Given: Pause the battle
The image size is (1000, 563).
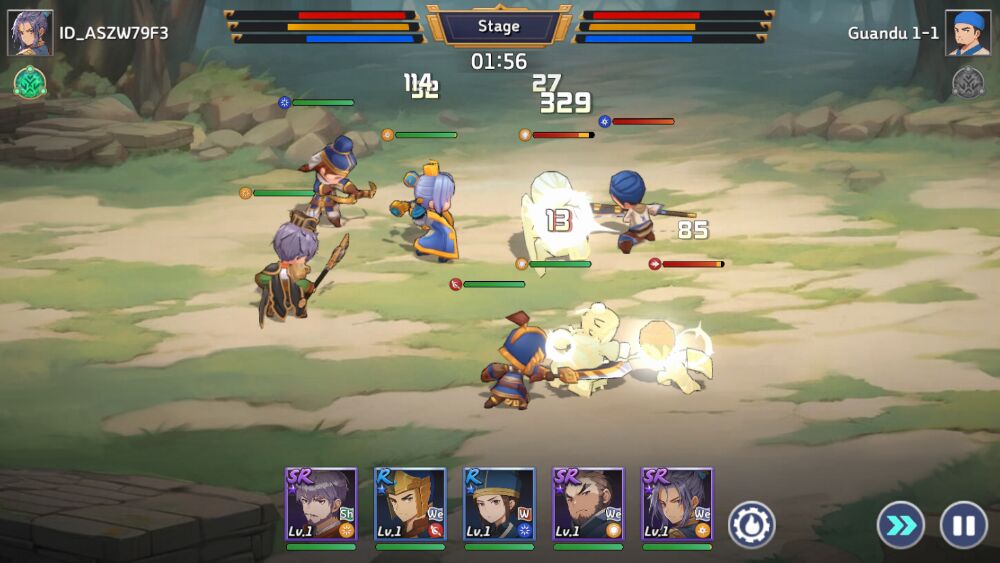Looking at the screenshot, I should click(963, 525).
